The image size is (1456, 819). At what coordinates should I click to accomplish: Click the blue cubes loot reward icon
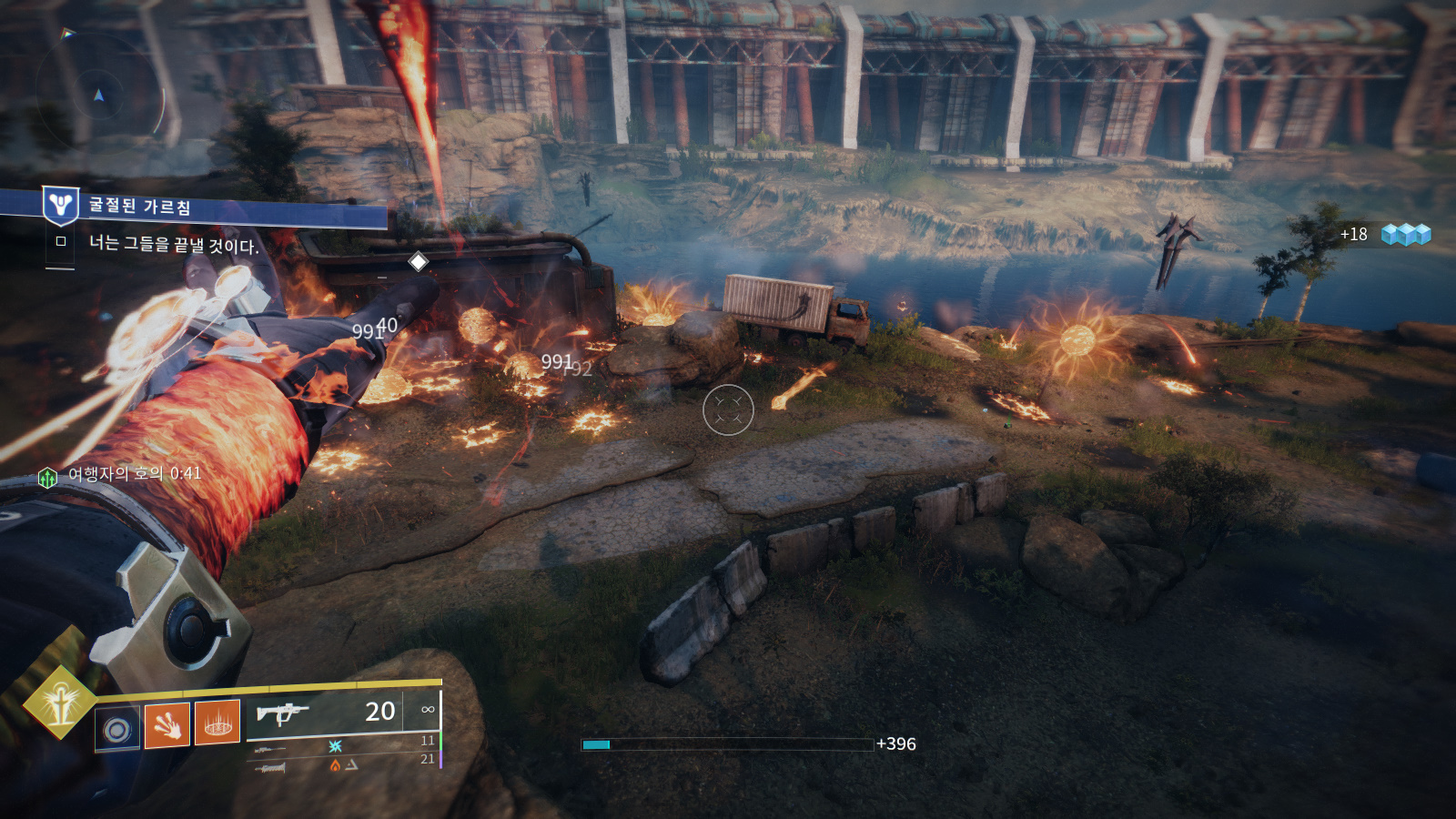click(x=1406, y=235)
